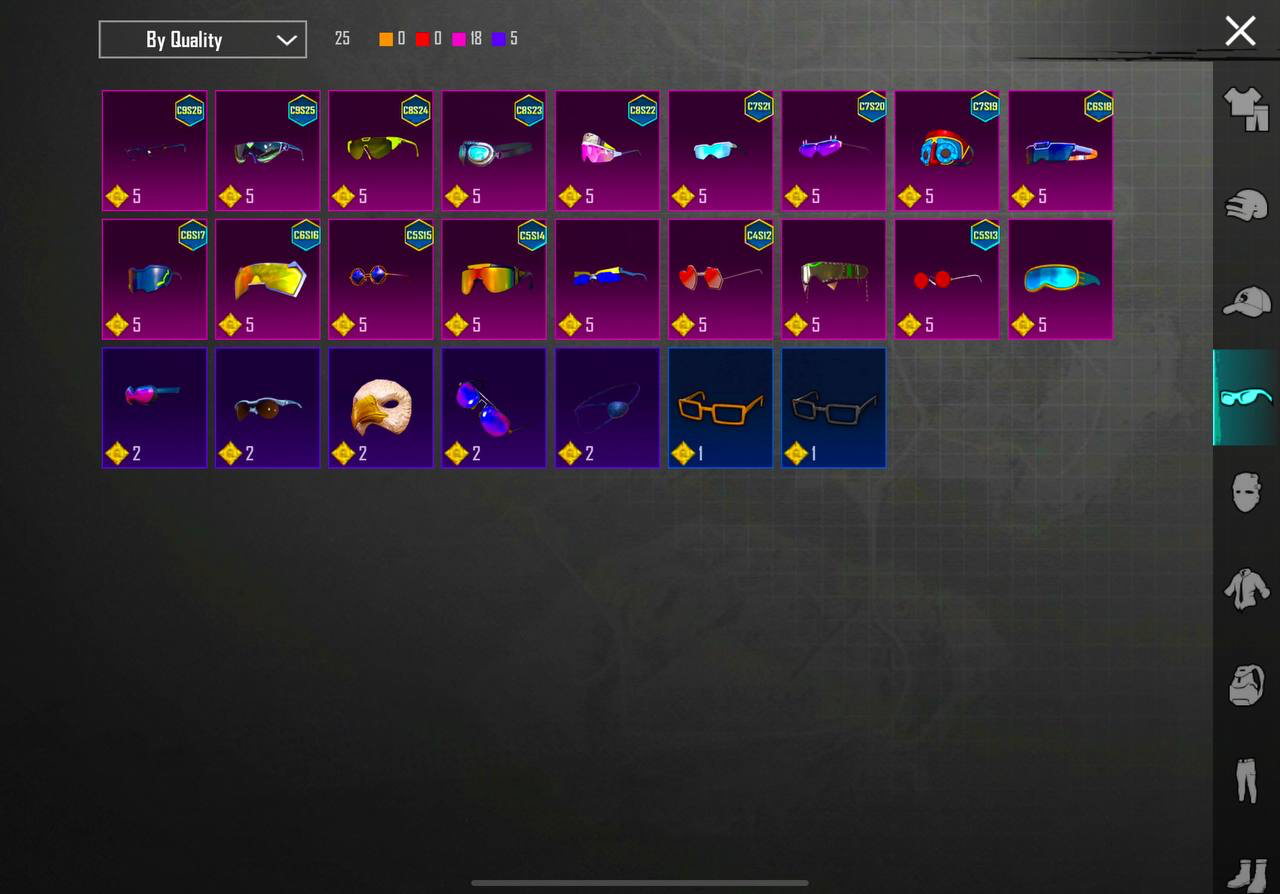
Task: Select the C9S26 labeled glasses item
Action: click(x=154, y=150)
